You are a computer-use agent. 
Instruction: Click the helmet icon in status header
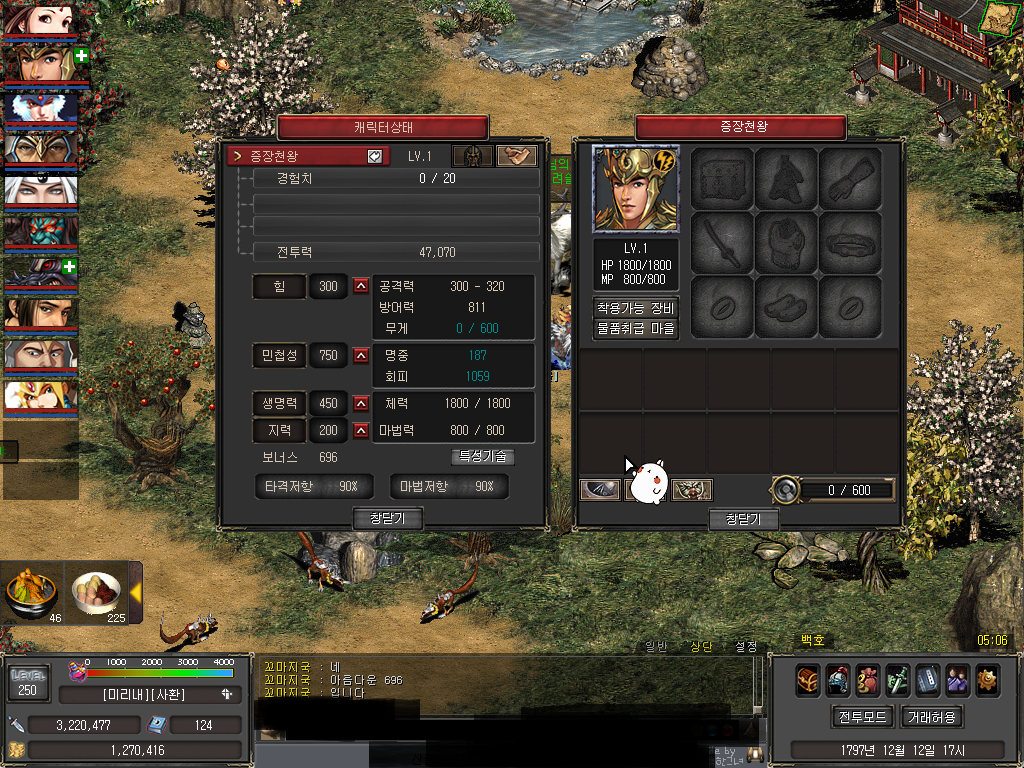pos(471,156)
